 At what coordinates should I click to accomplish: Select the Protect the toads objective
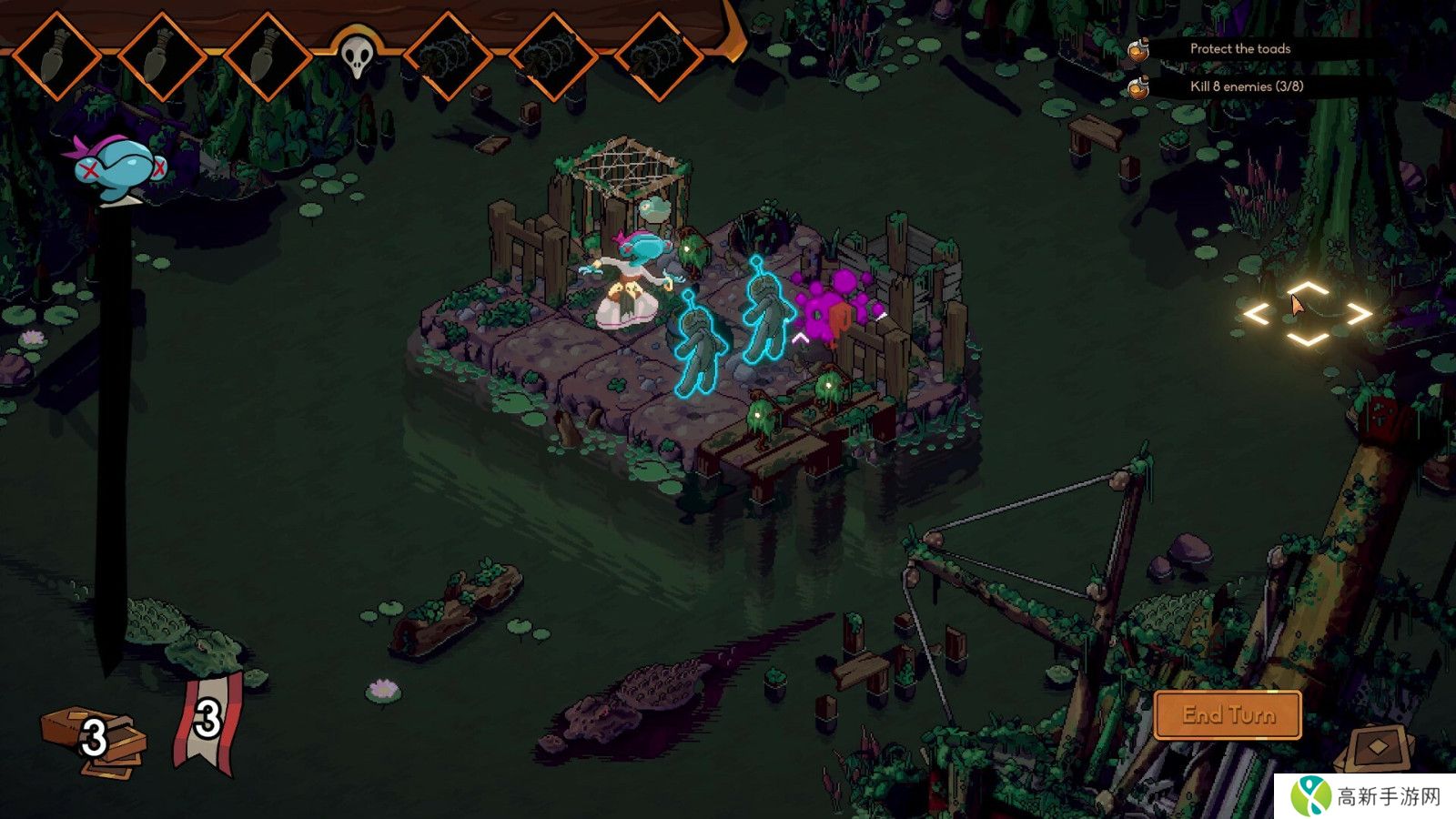point(1239,49)
